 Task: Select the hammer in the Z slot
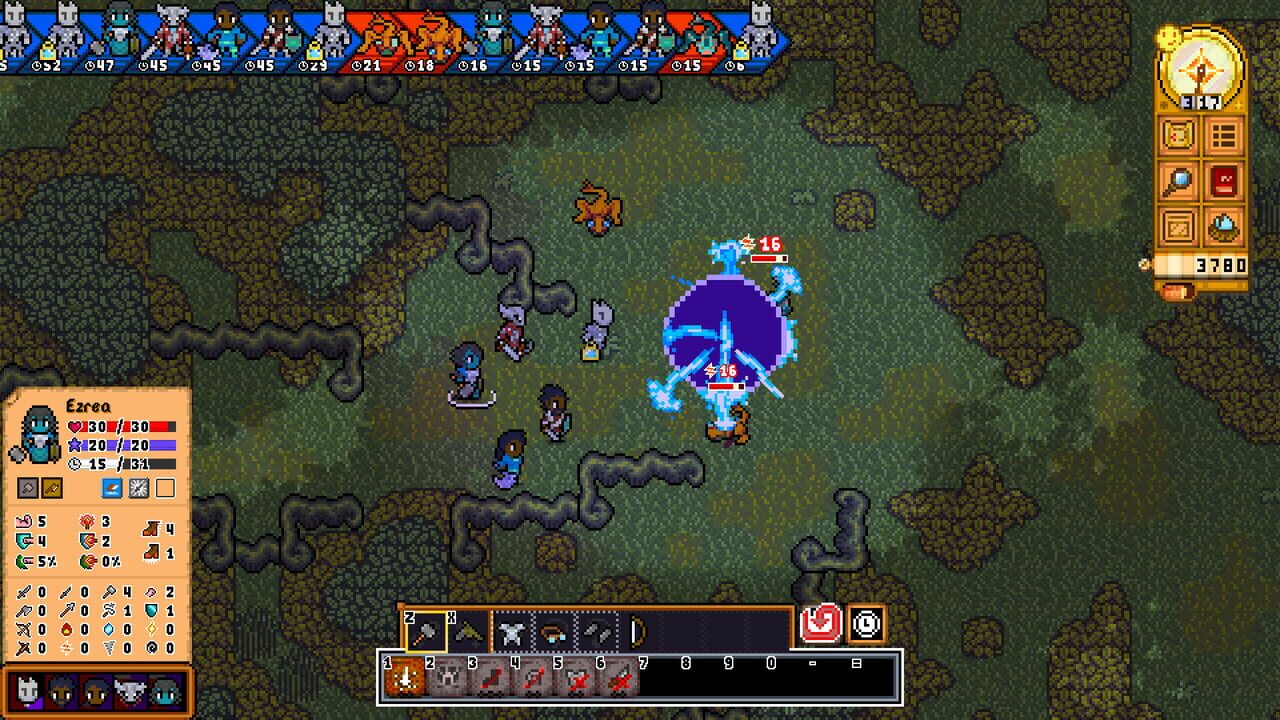coord(426,631)
